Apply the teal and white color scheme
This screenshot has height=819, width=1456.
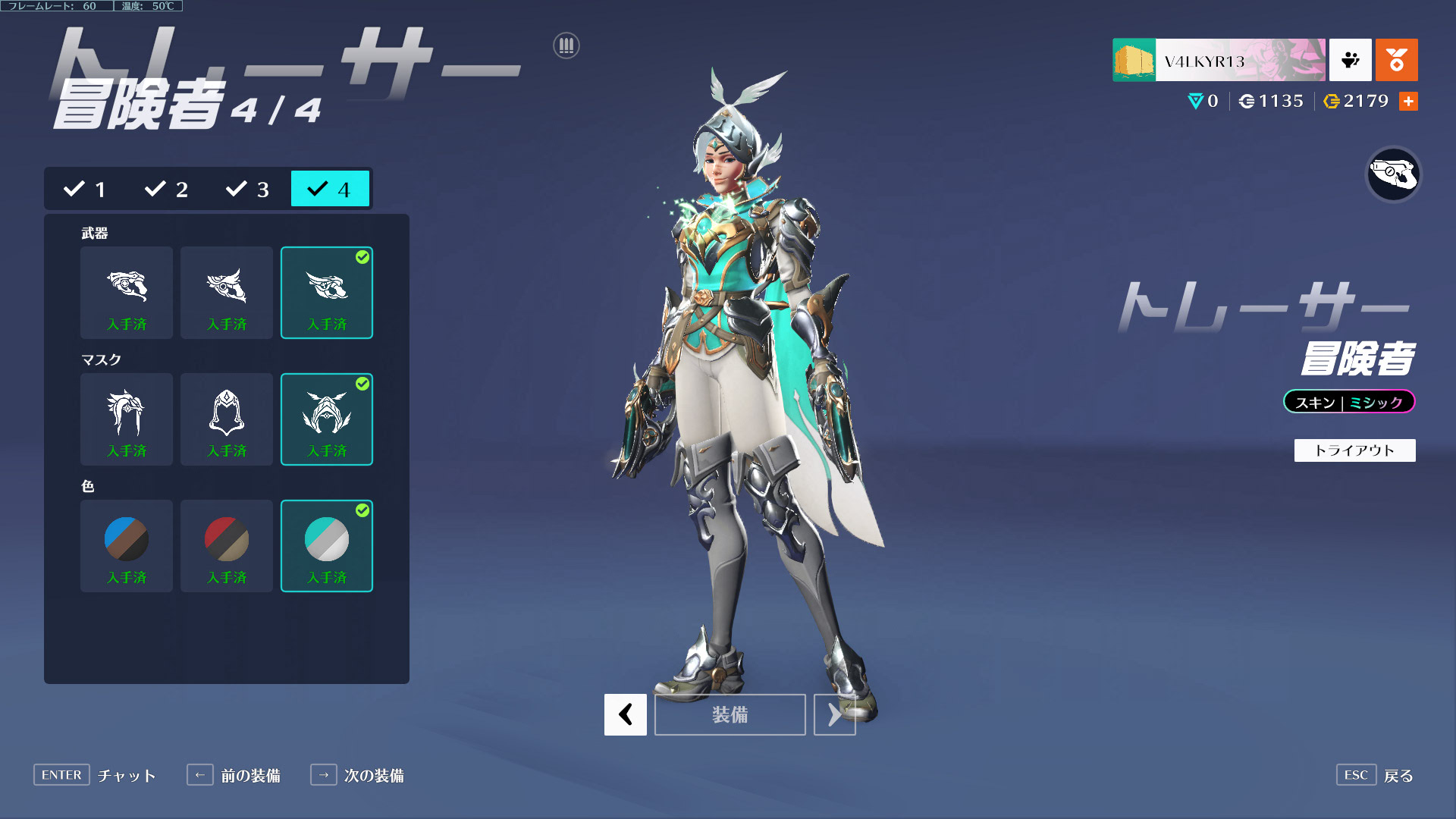pos(327,546)
